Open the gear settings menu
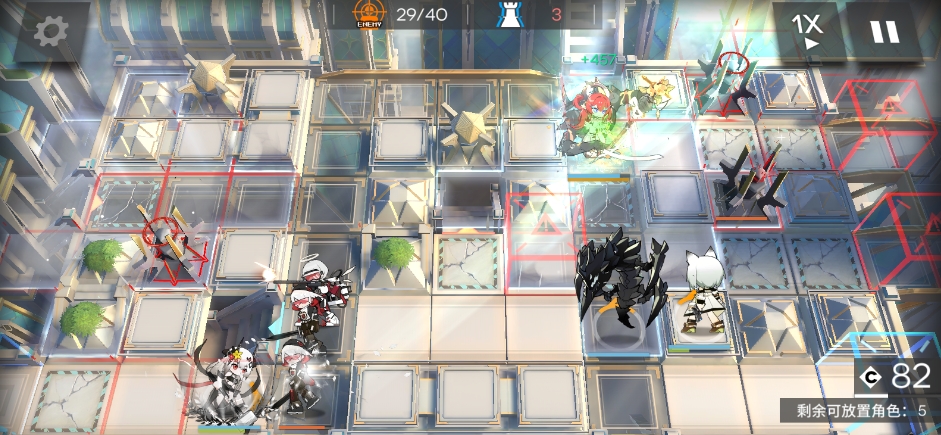 click(49, 32)
